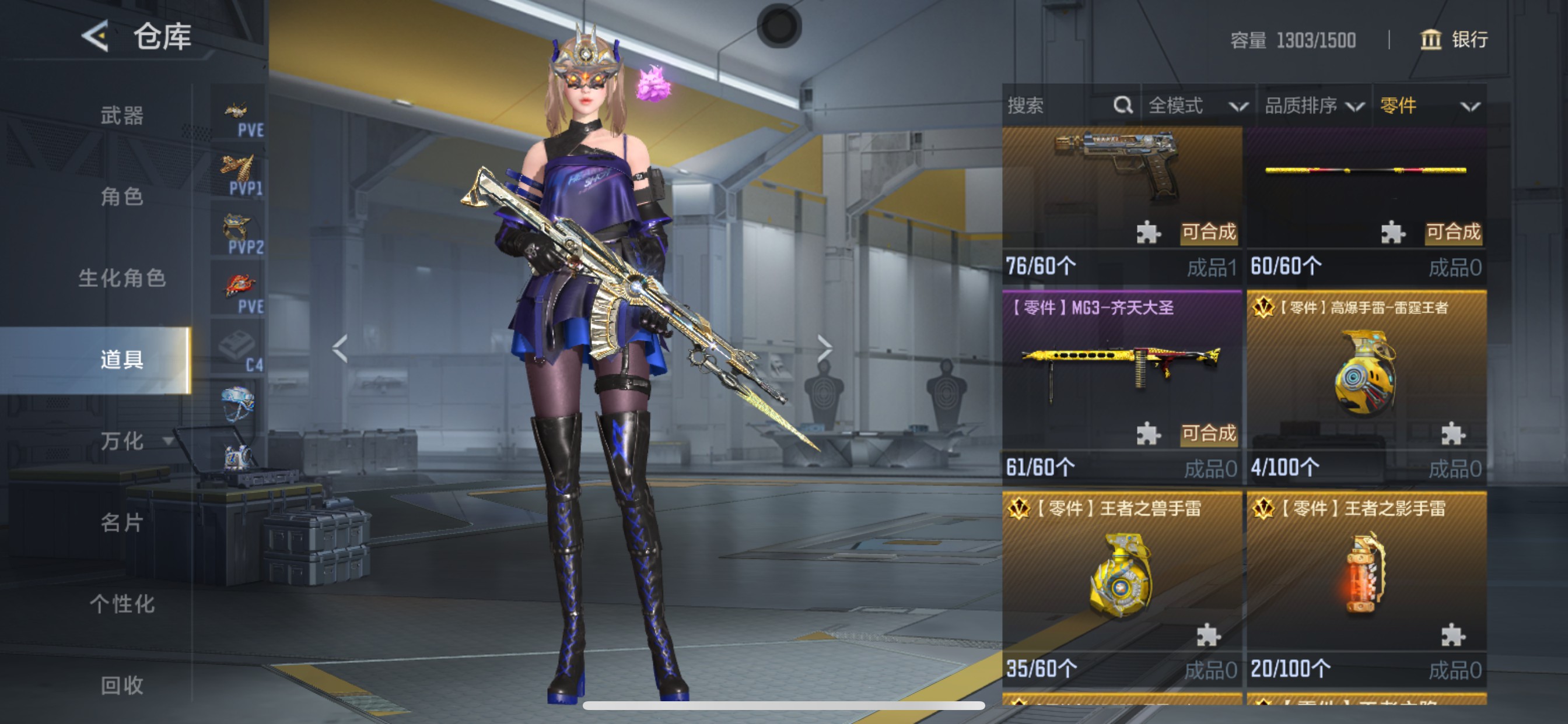Open the 名片 name card tab
Screen dimensions: 1568x724
122,522
